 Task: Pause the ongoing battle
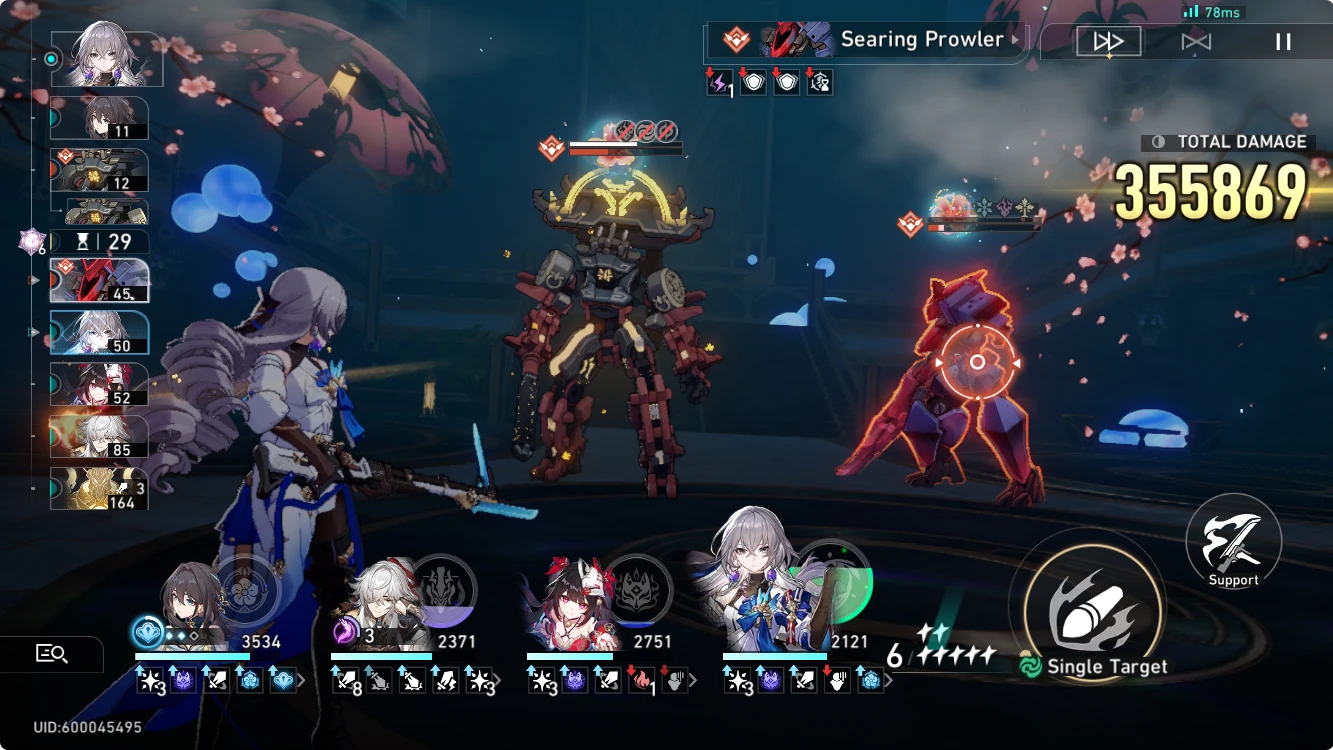pos(1281,40)
